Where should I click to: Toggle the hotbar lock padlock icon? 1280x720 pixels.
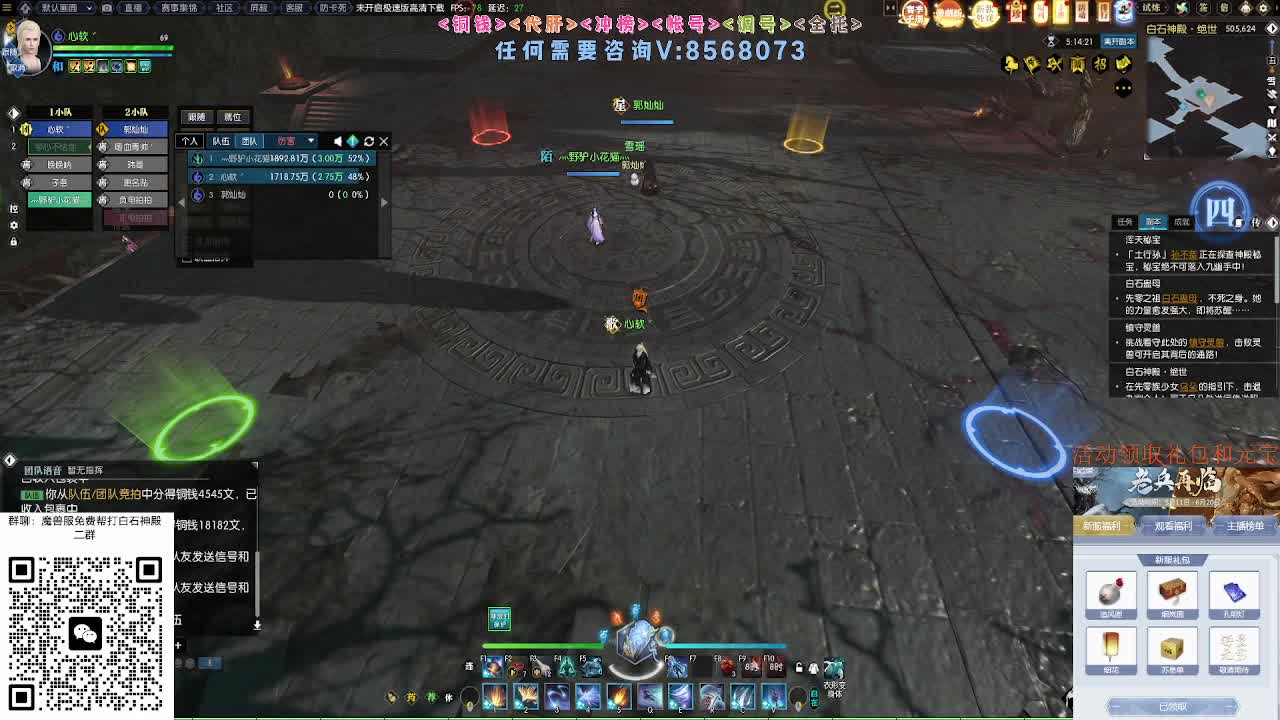coord(797,668)
